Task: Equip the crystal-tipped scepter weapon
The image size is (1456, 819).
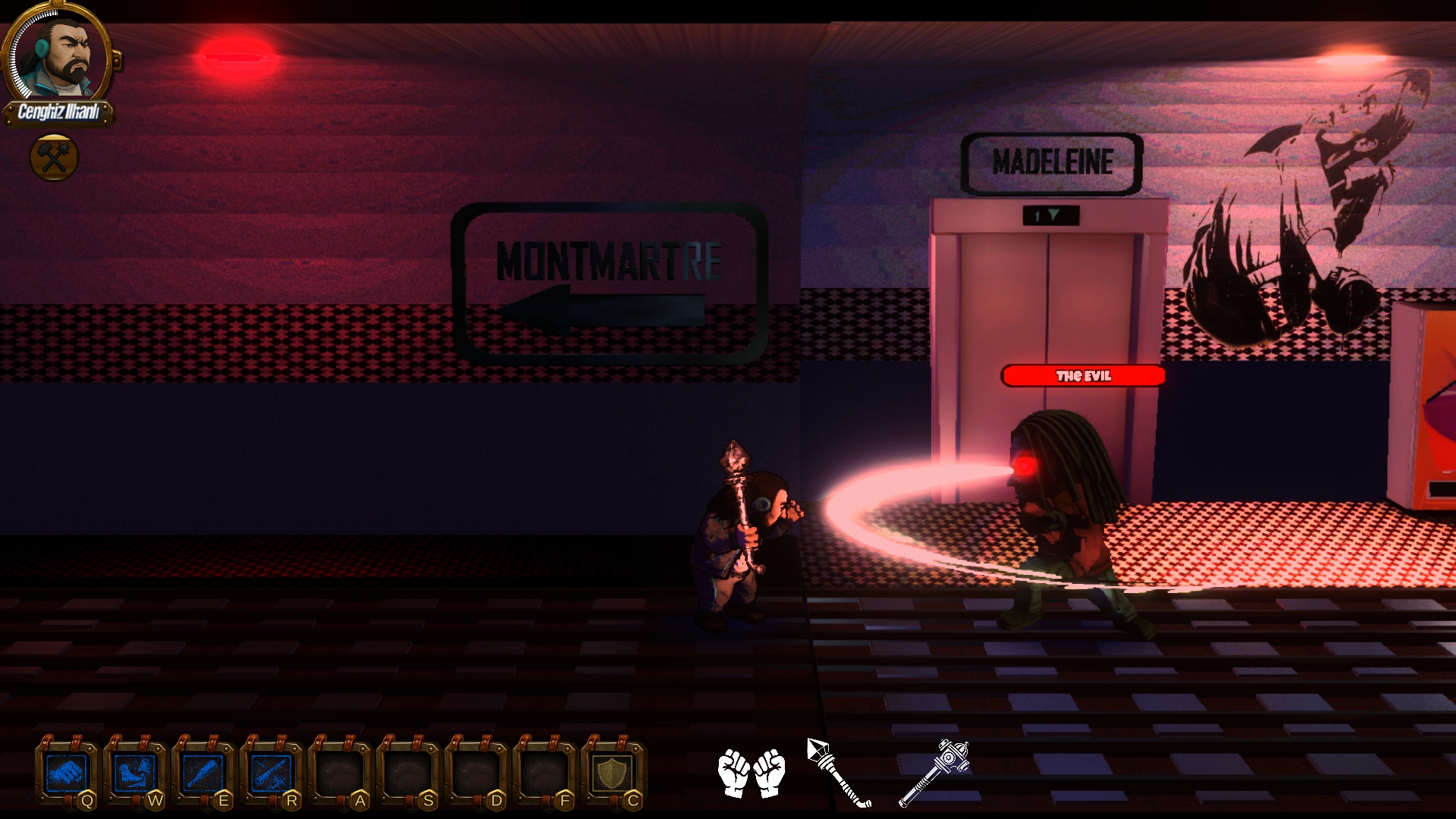Action: tap(838, 772)
